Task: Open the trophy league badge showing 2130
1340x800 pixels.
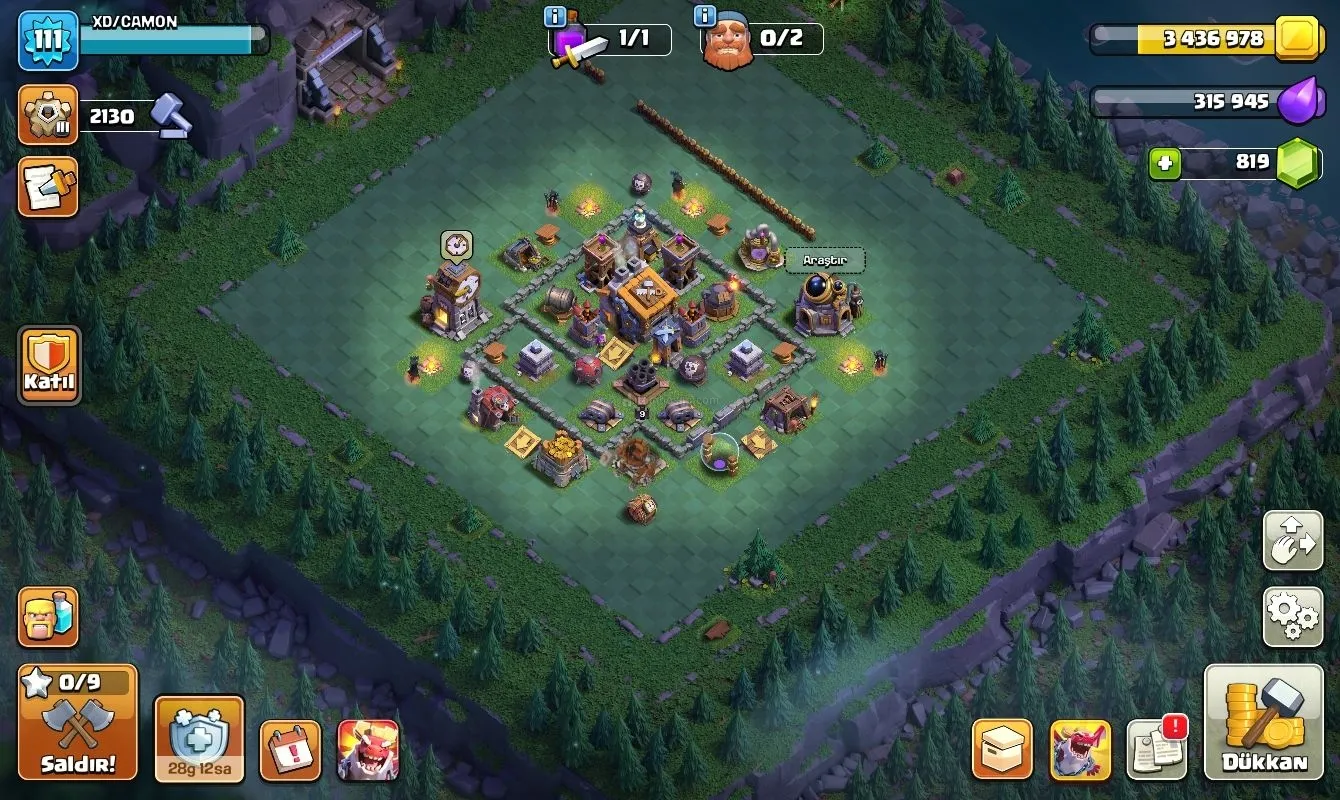Action: tap(48, 116)
